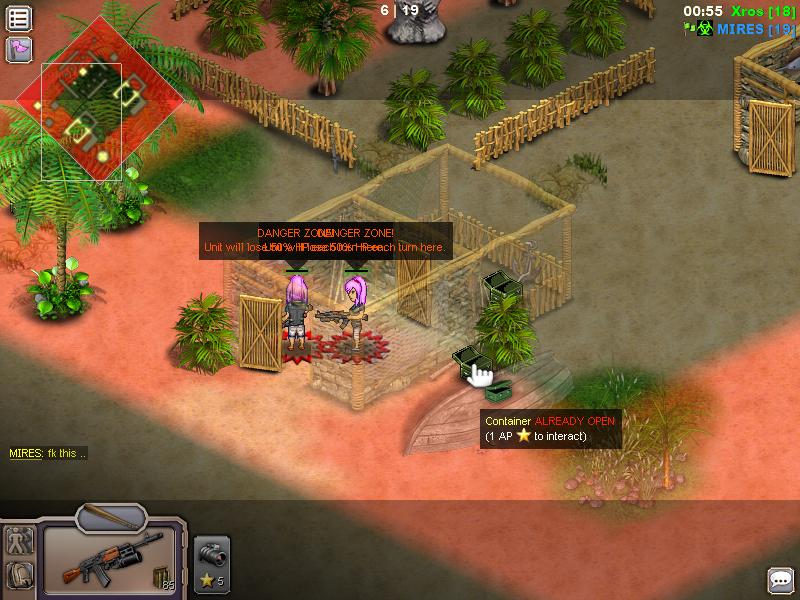Select the assault rifle weapon slot
800x600 pixels.
[110, 559]
